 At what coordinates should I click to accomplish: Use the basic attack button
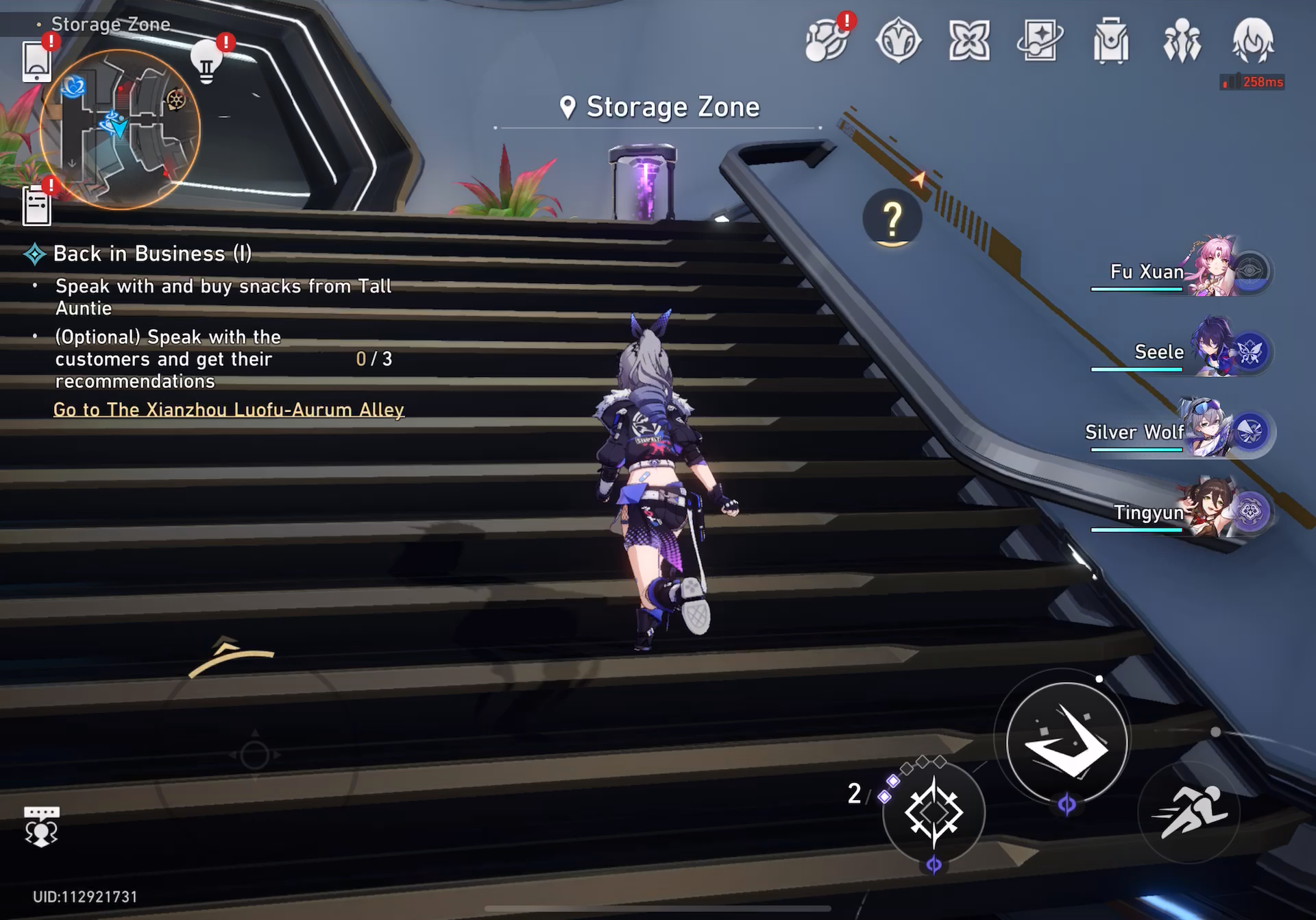click(x=1067, y=741)
